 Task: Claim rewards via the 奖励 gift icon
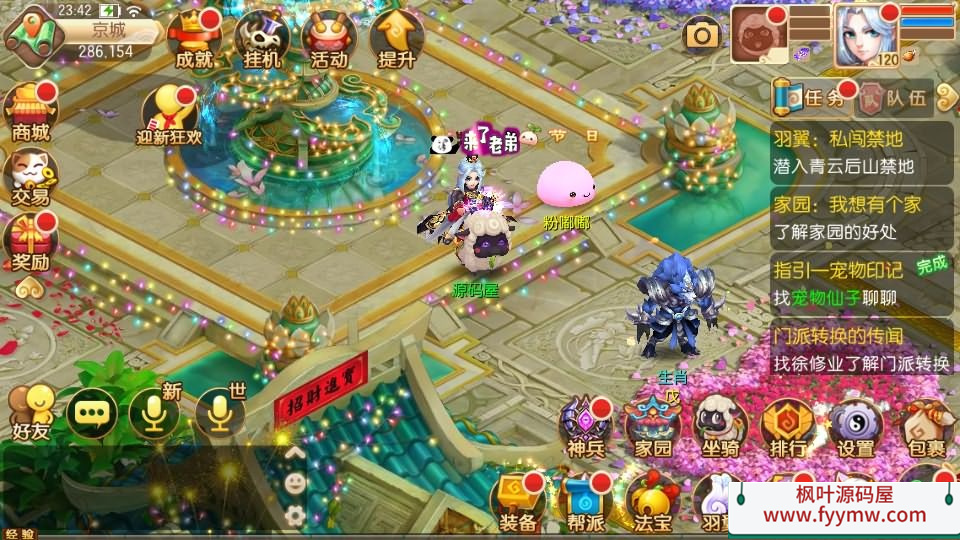point(30,243)
